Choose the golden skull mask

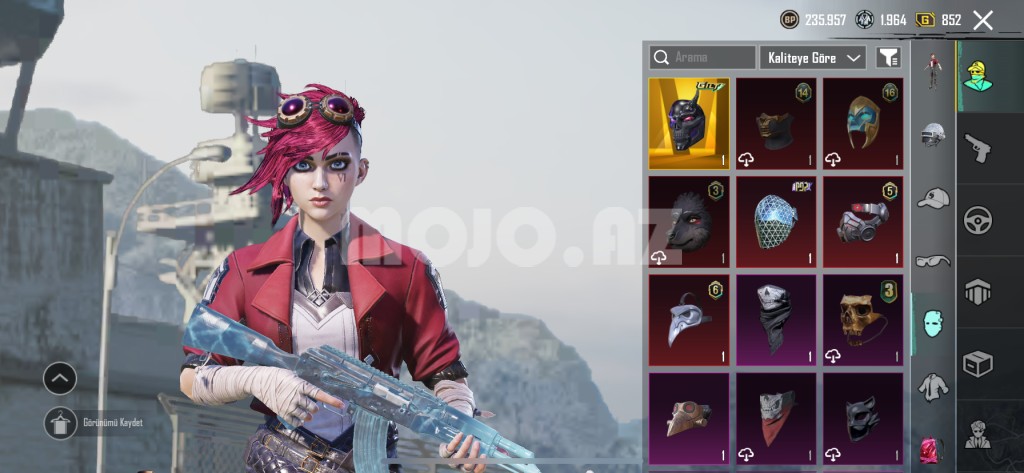(863, 320)
